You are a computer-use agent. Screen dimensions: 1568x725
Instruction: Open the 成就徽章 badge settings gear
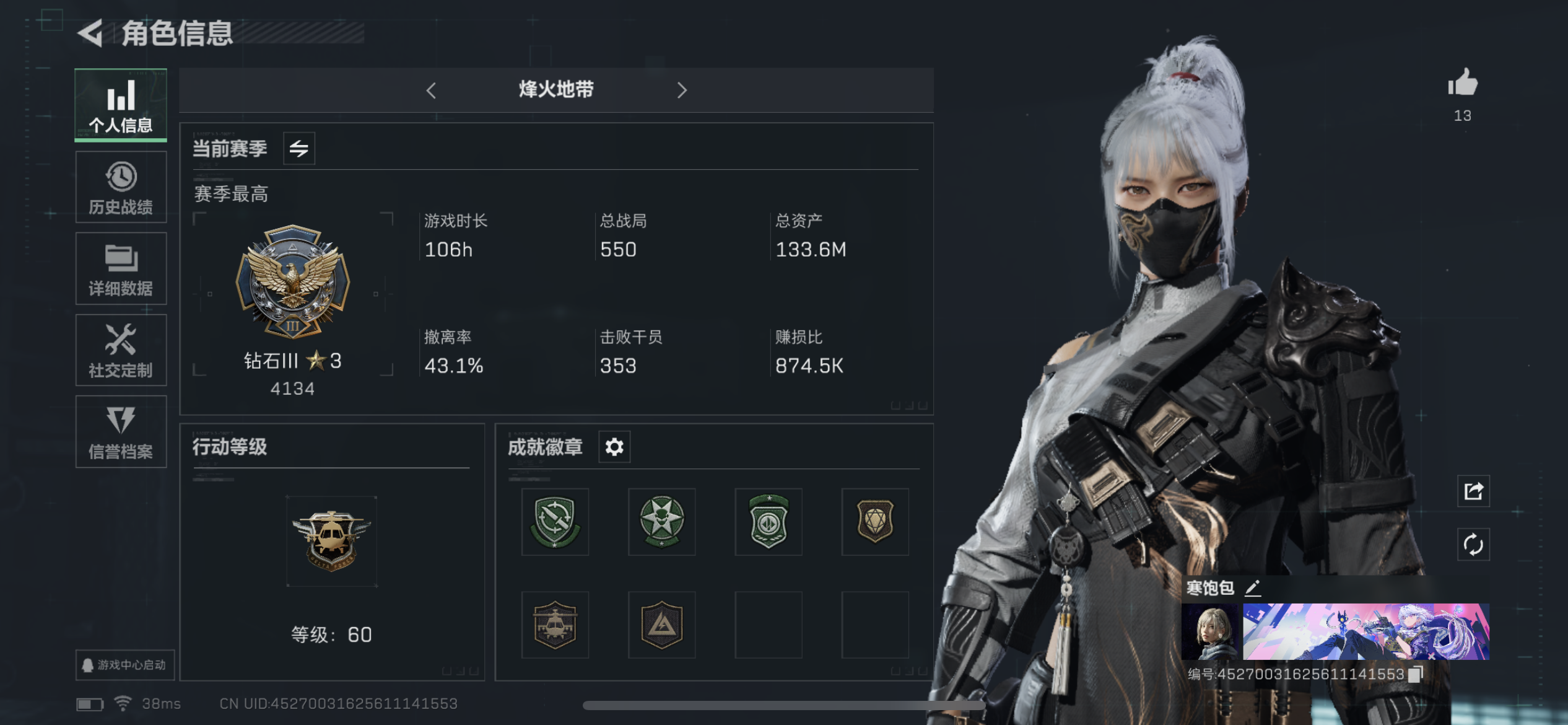[614, 447]
